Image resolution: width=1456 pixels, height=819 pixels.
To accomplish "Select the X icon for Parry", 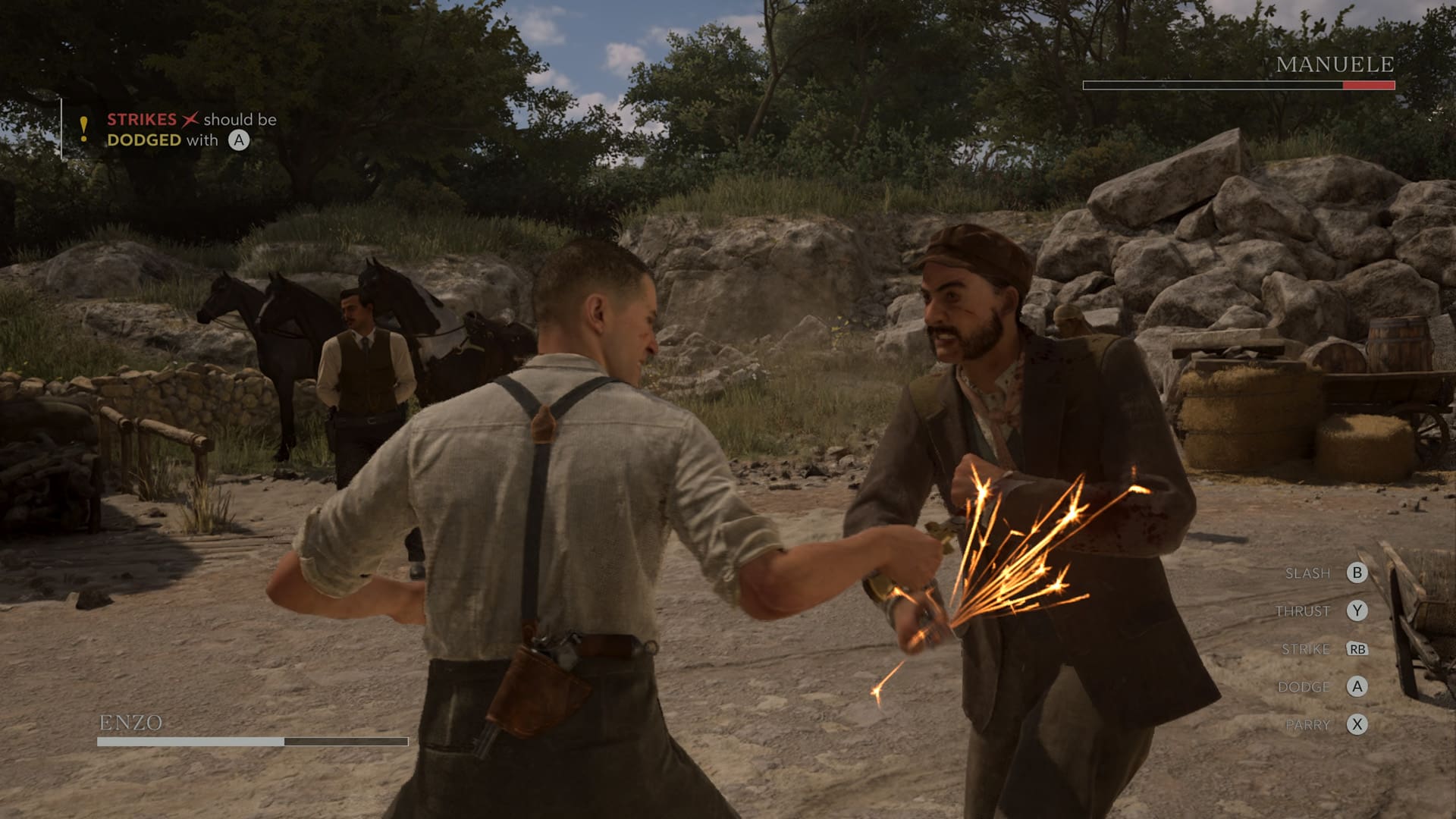I will (1357, 725).
